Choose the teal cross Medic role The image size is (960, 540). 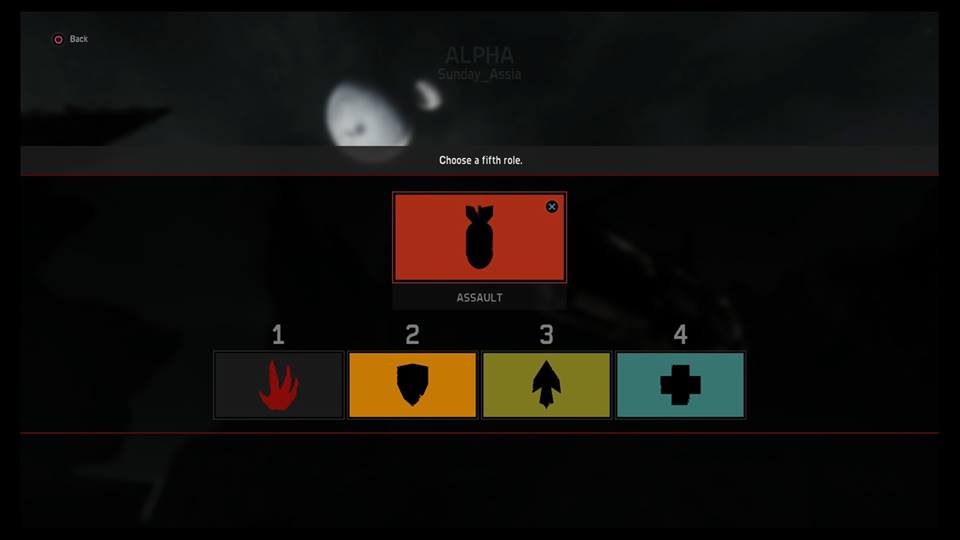[680, 385]
